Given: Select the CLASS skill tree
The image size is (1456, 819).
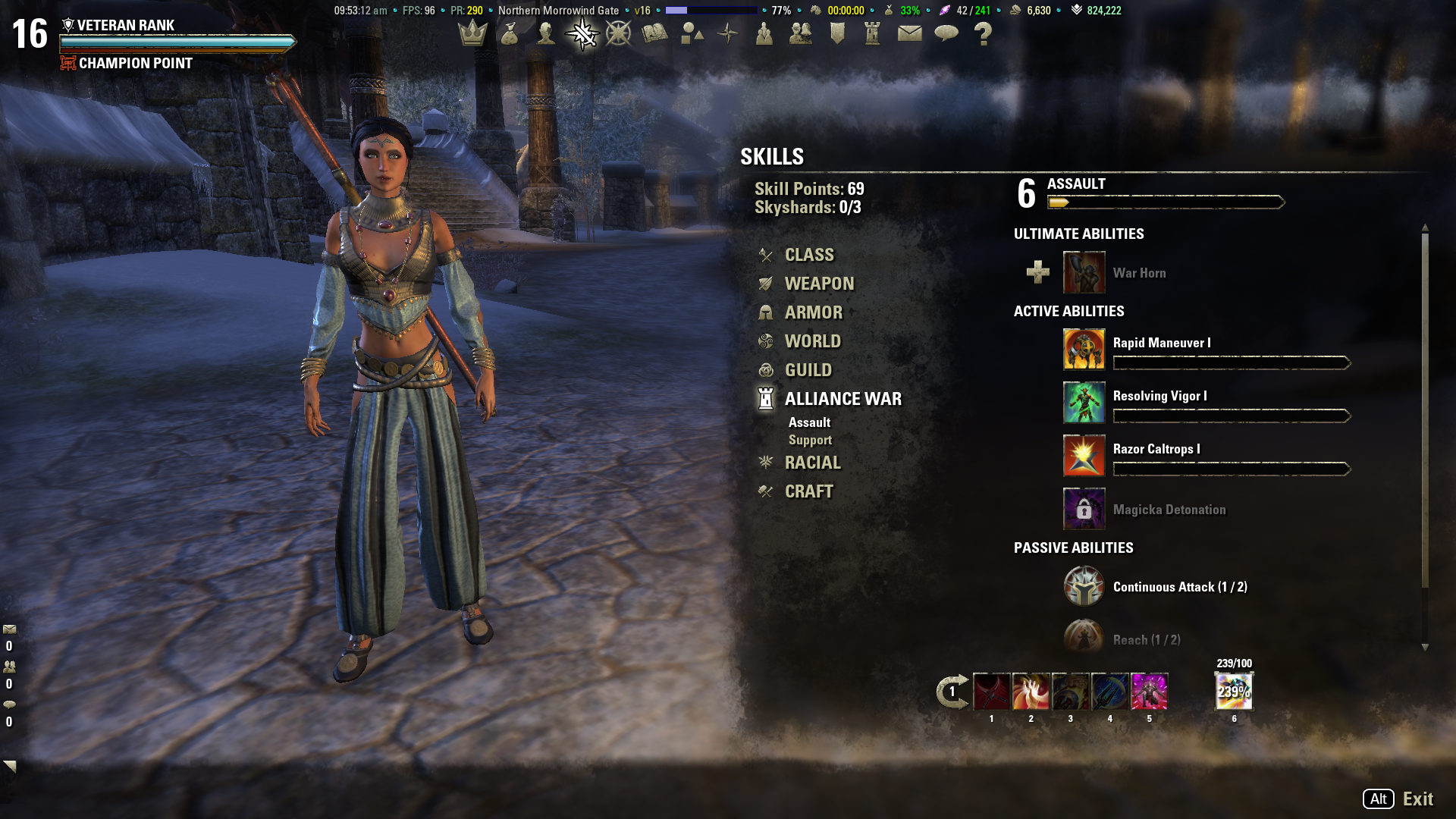Looking at the screenshot, I should (809, 255).
